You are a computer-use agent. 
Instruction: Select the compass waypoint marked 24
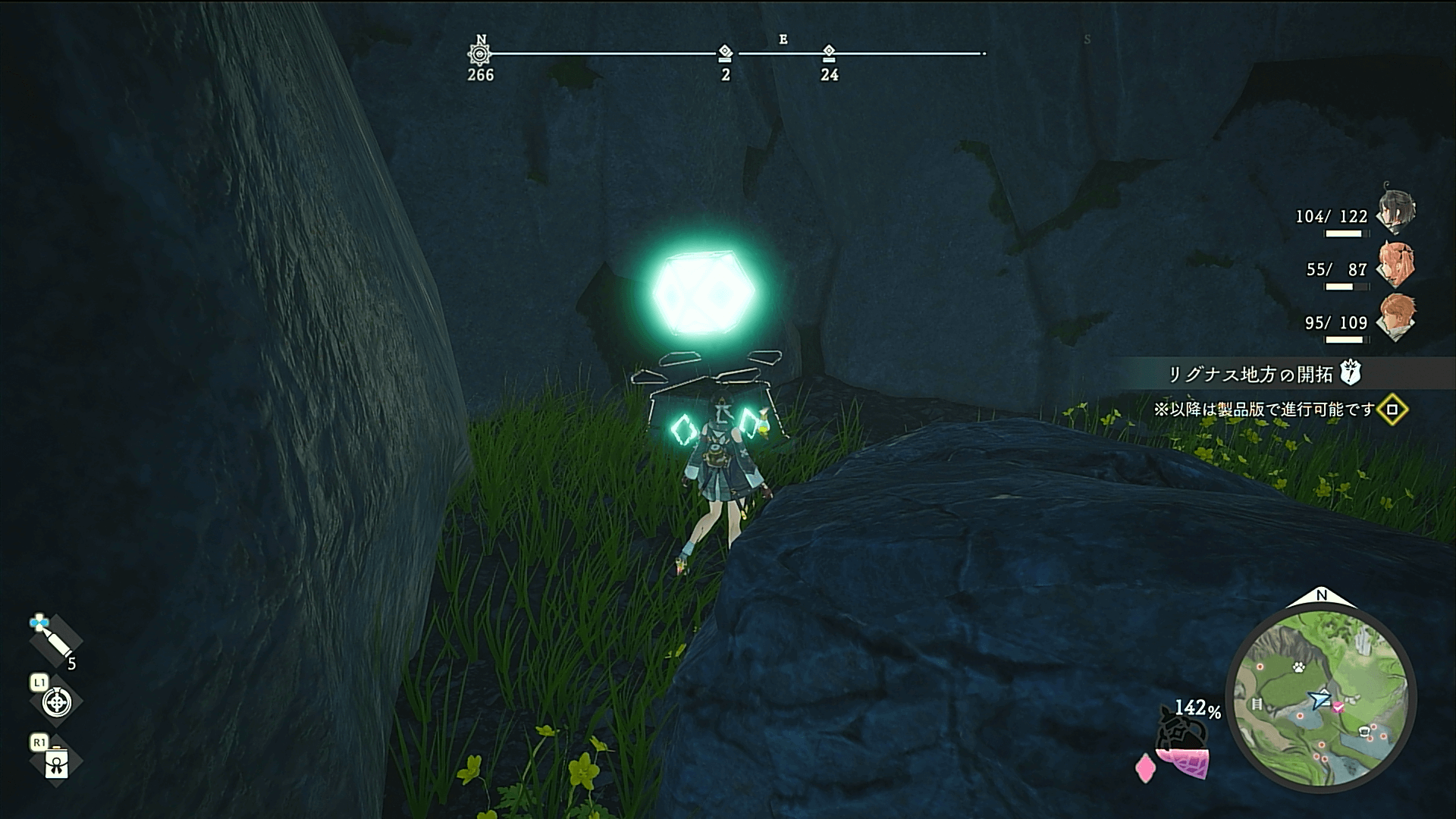(x=829, y=53)
